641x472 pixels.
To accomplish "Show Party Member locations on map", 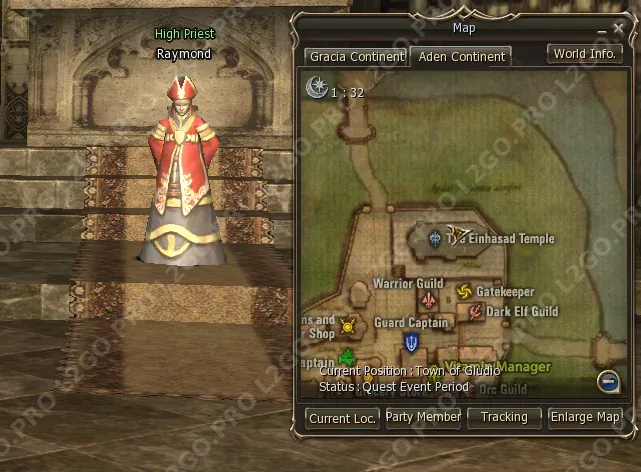I will tap(423, 417).
